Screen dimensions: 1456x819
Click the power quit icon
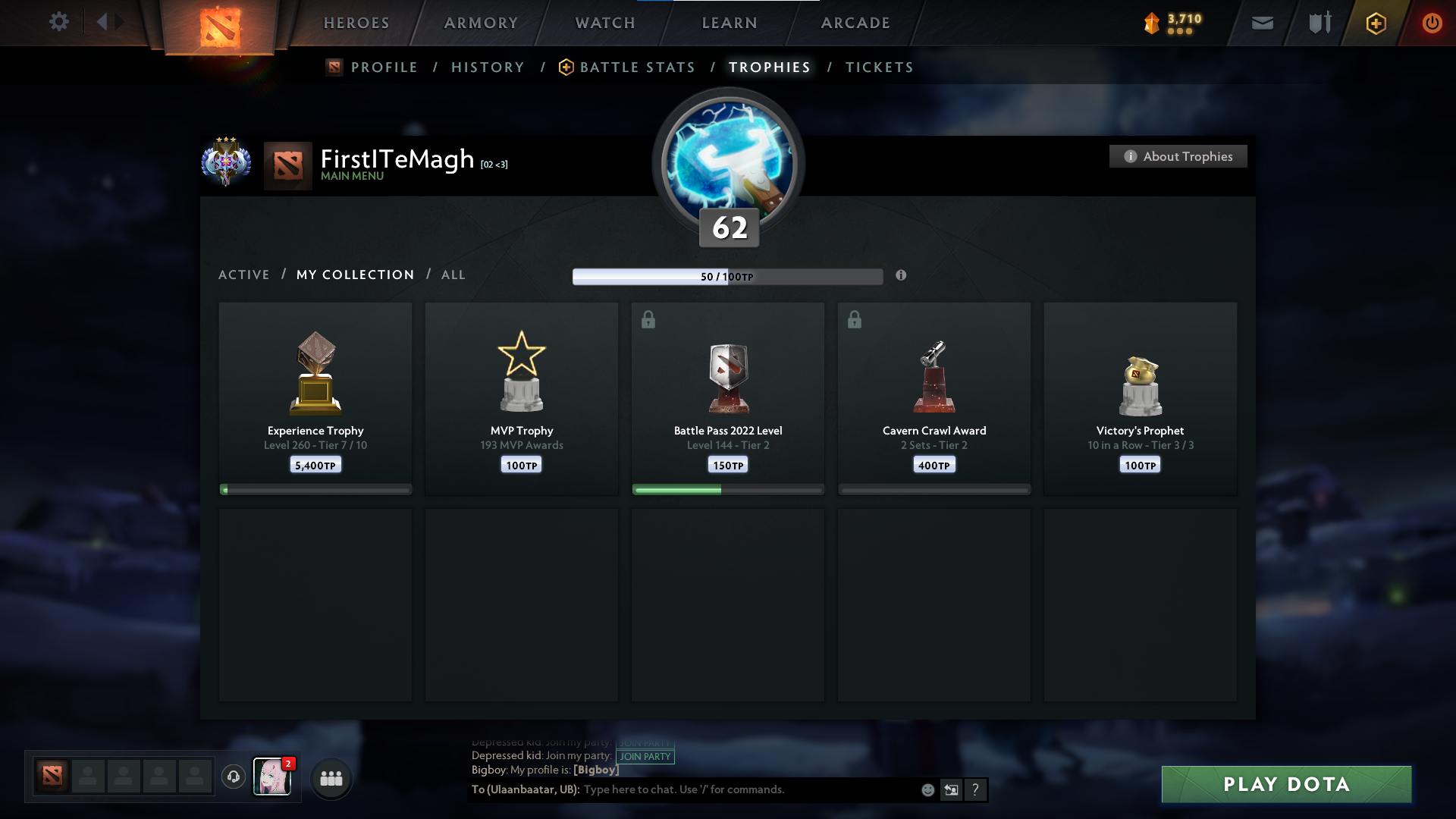1432,23
